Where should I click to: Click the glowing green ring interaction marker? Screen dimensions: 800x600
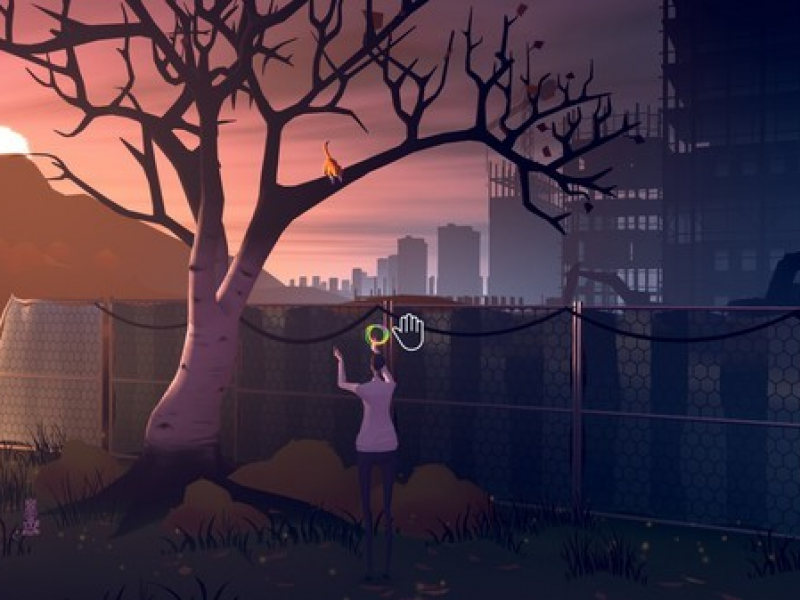point(377,336)
